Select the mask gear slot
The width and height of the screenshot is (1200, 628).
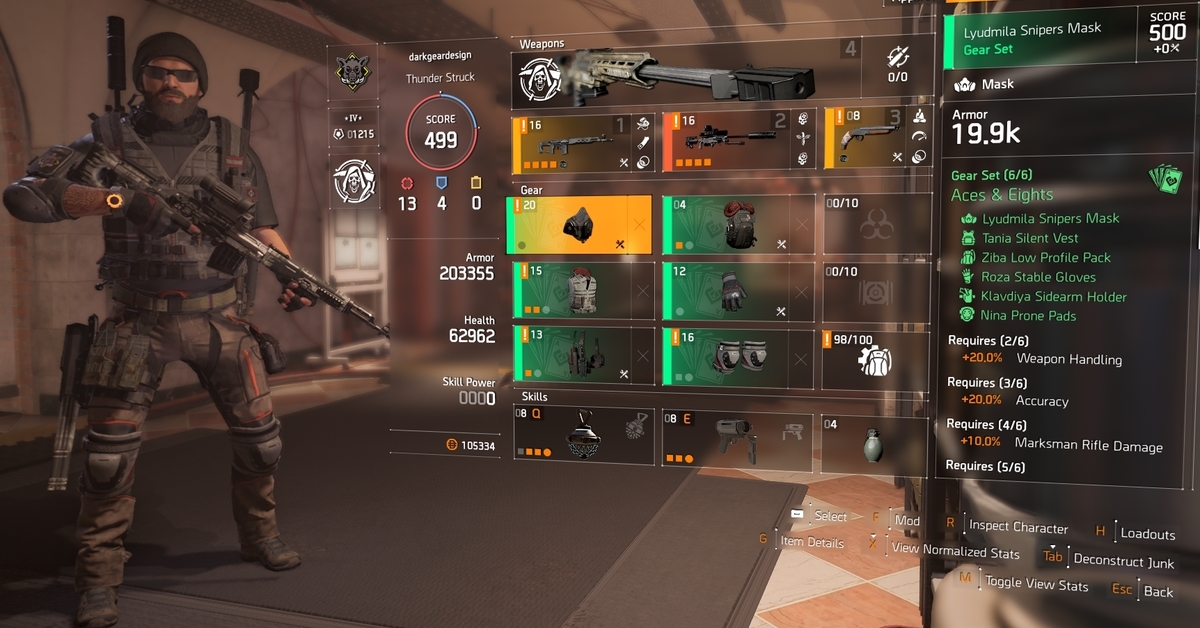click(582, 225)
